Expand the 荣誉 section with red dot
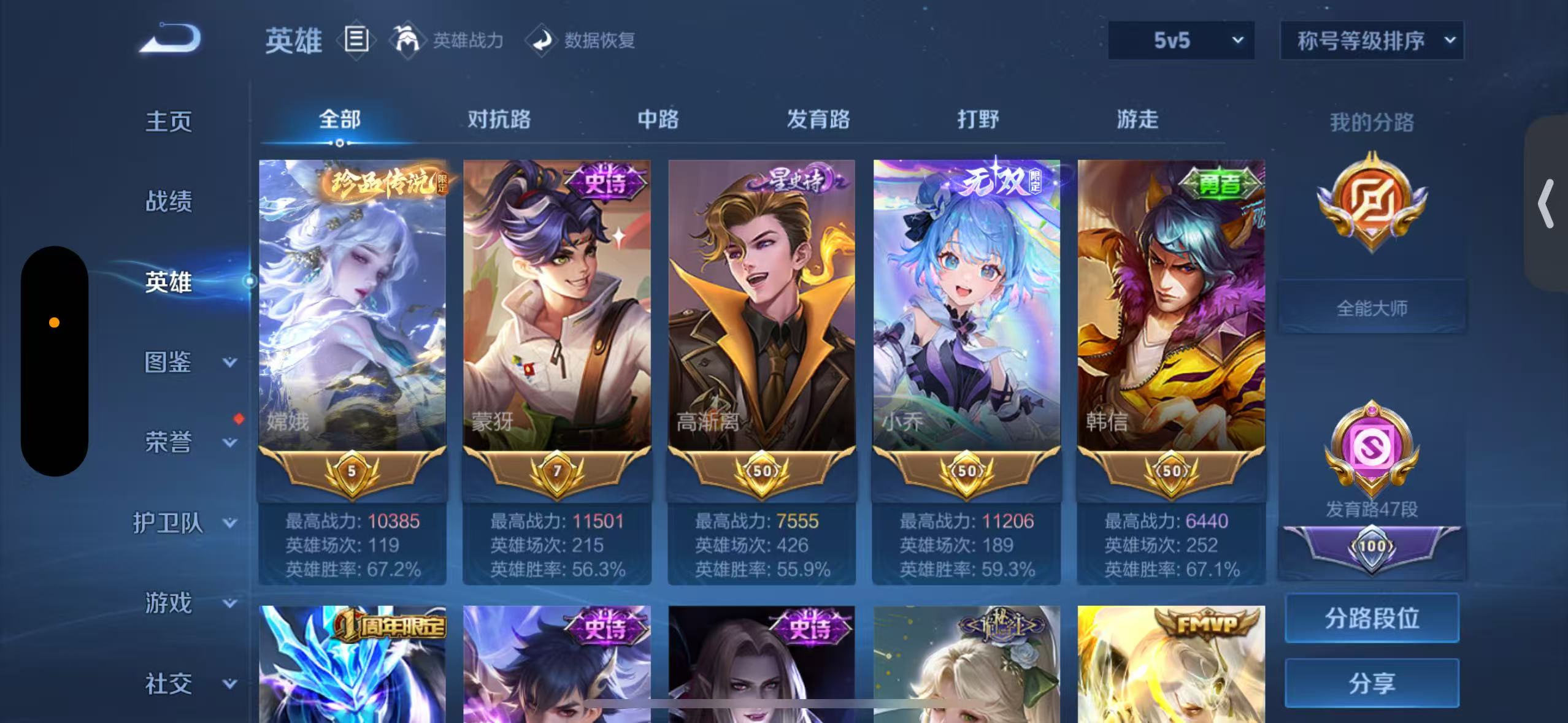Viewport: 1568px width, 723px height. pos(181,443)
